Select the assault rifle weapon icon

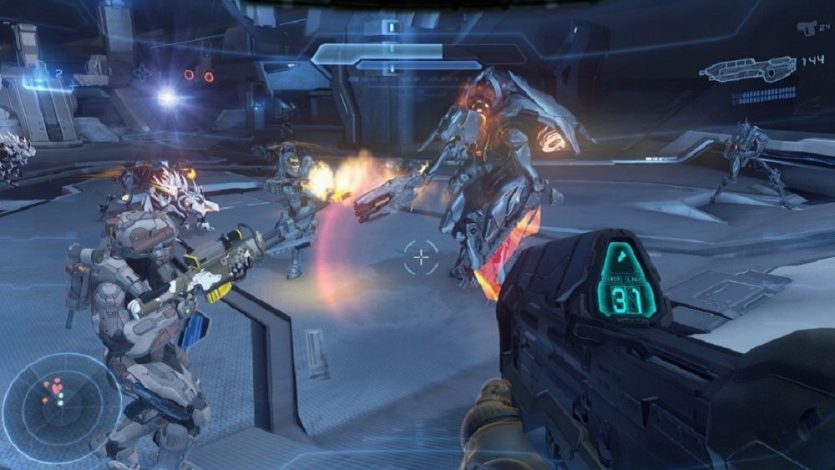(747, 69)
